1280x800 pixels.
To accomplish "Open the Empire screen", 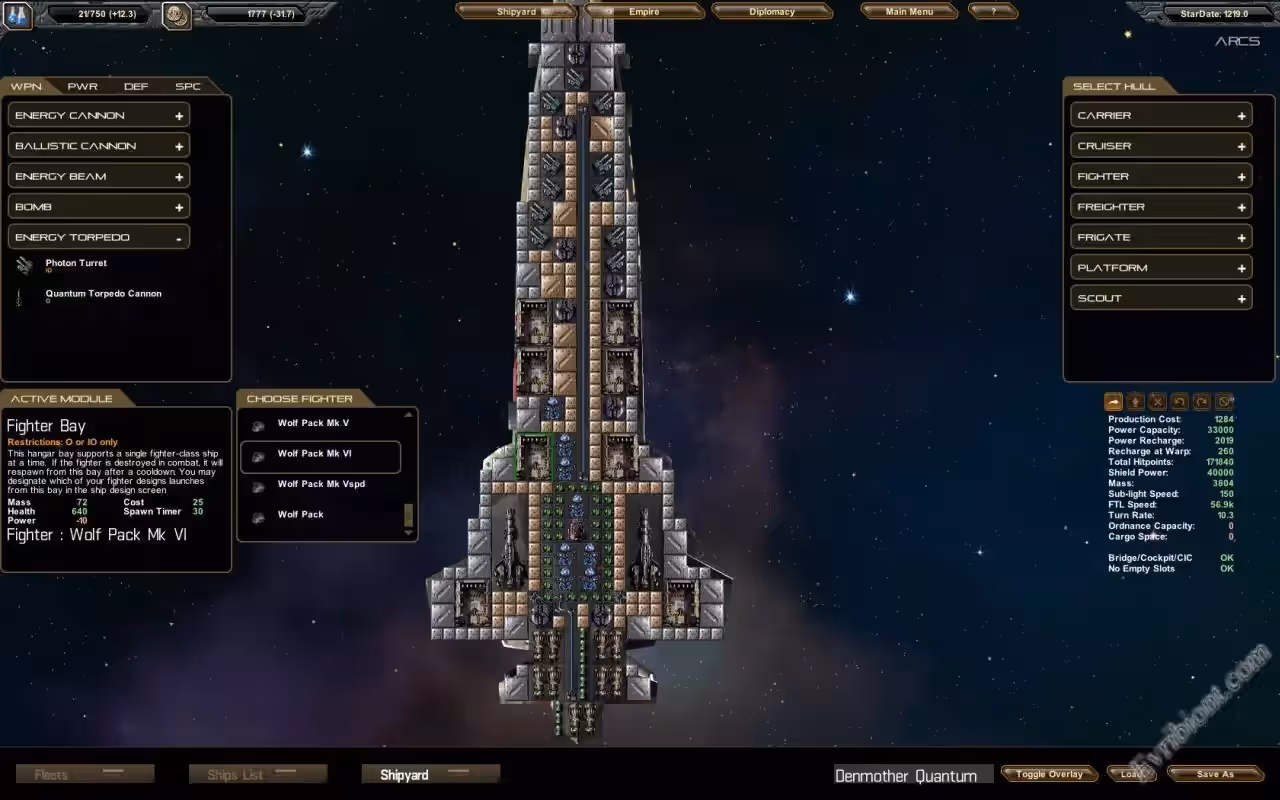I will 644,12.
